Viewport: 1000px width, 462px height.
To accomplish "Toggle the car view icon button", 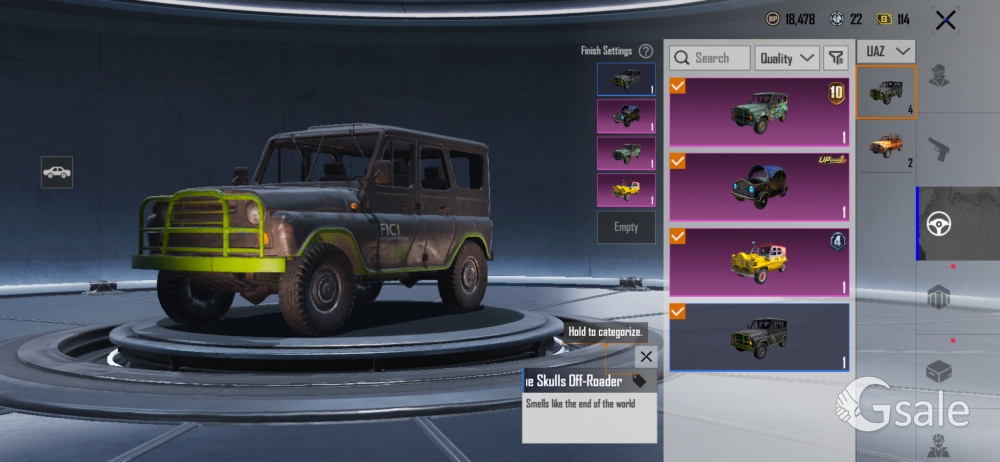I will pyautogui.click(x=57, y=172).
